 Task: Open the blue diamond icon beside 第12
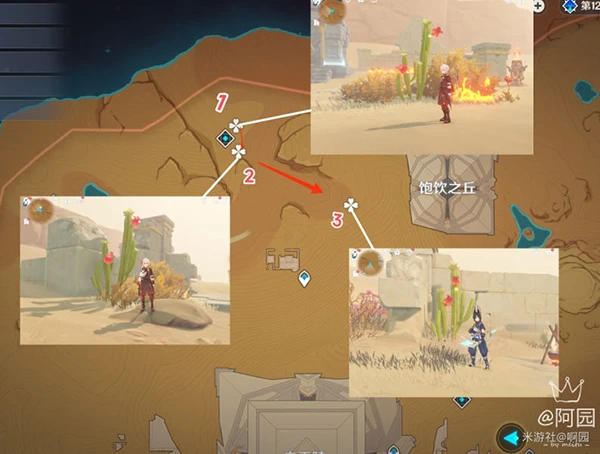point(569,6)
